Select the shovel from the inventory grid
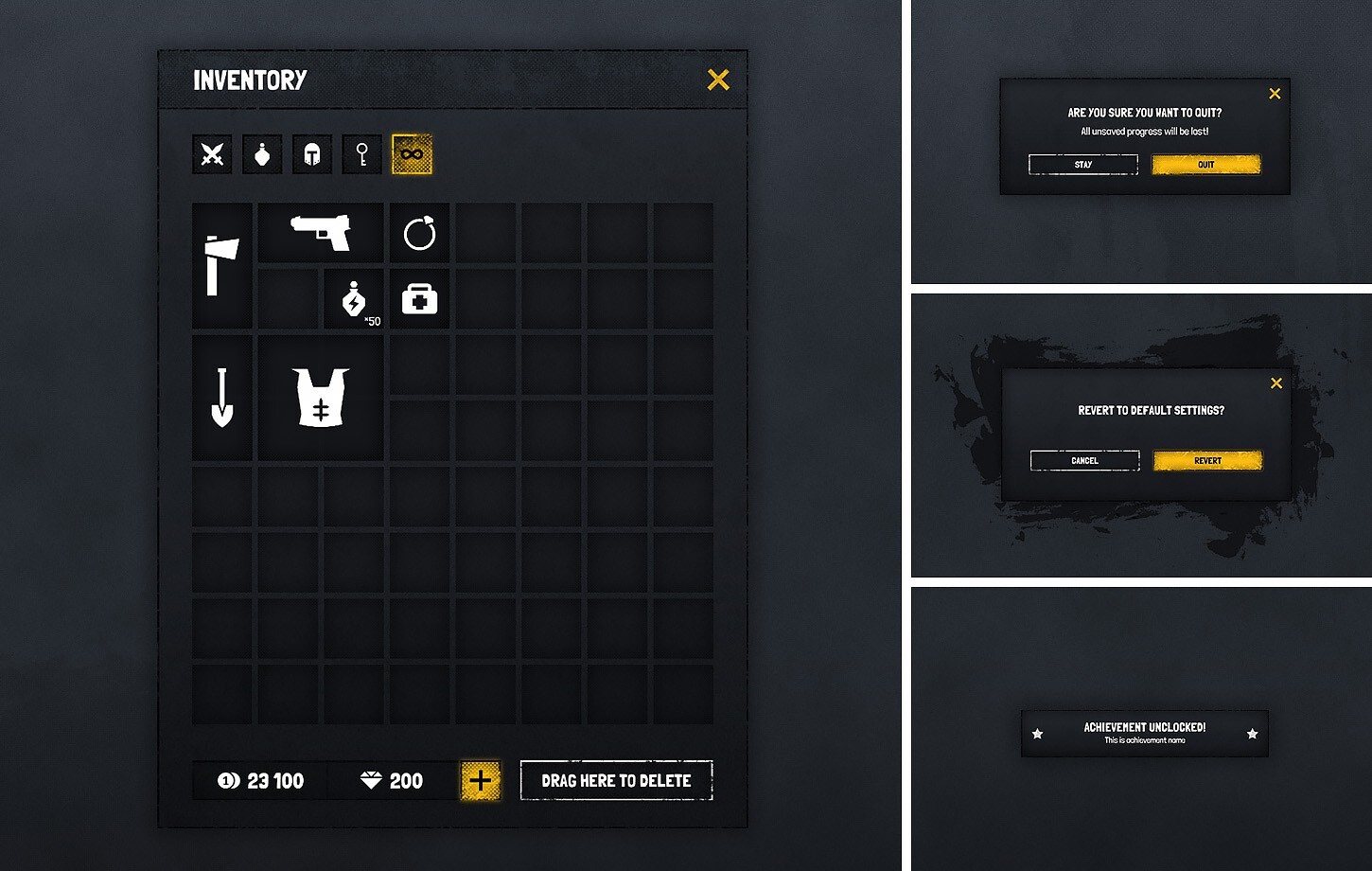Image resolution: width=1372 pixels, height=871 pixels. pyautogui.click(x=221, y=398)
